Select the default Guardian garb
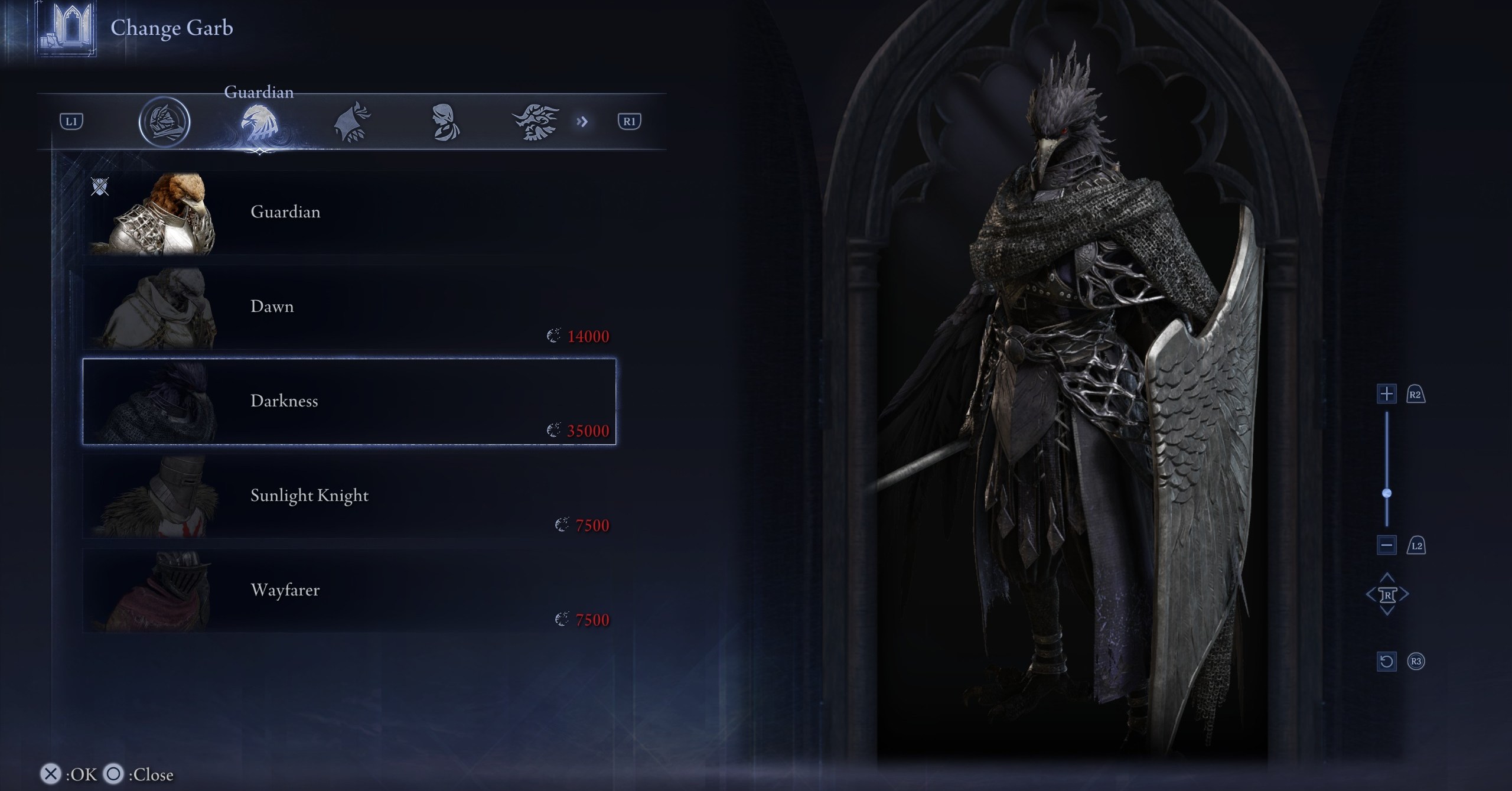The image size is (1512, 791). [x=348, y=213]
